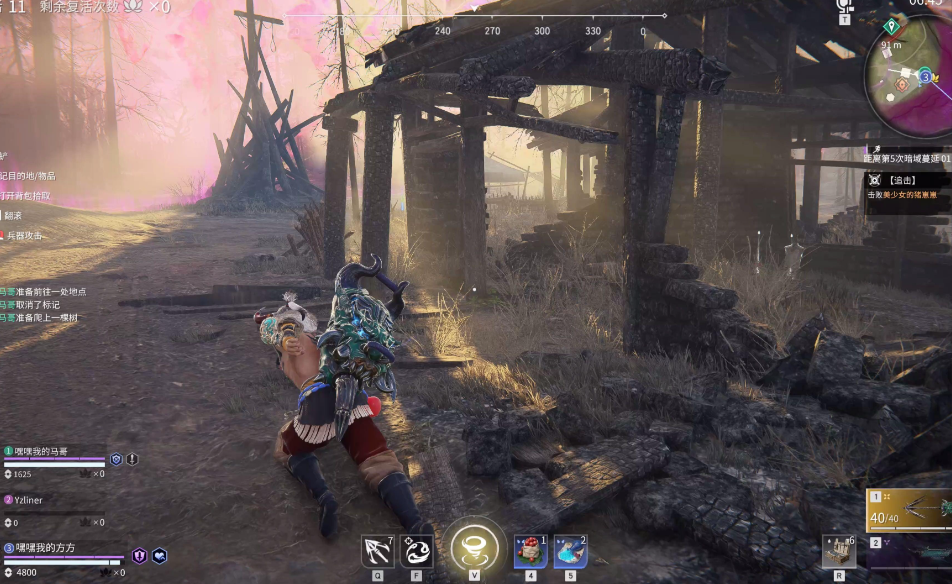
Task: Open the pursuit quest tracker
Action: pyautogui.click(x=905, y=181)
